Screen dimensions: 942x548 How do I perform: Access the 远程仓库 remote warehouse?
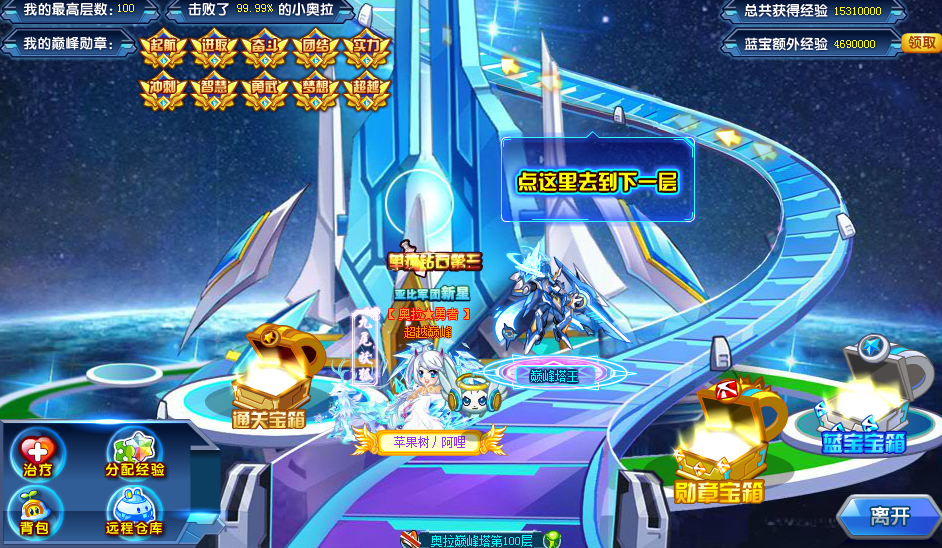135,510
